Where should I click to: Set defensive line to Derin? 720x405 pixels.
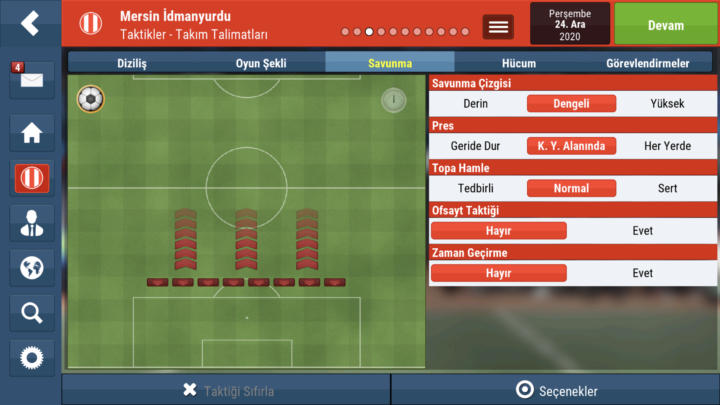click(x=476, y=103)
